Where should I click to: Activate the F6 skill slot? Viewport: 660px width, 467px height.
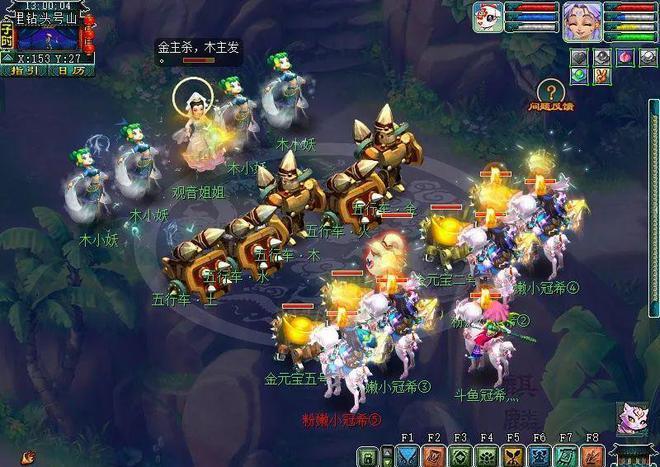[539, 456]
